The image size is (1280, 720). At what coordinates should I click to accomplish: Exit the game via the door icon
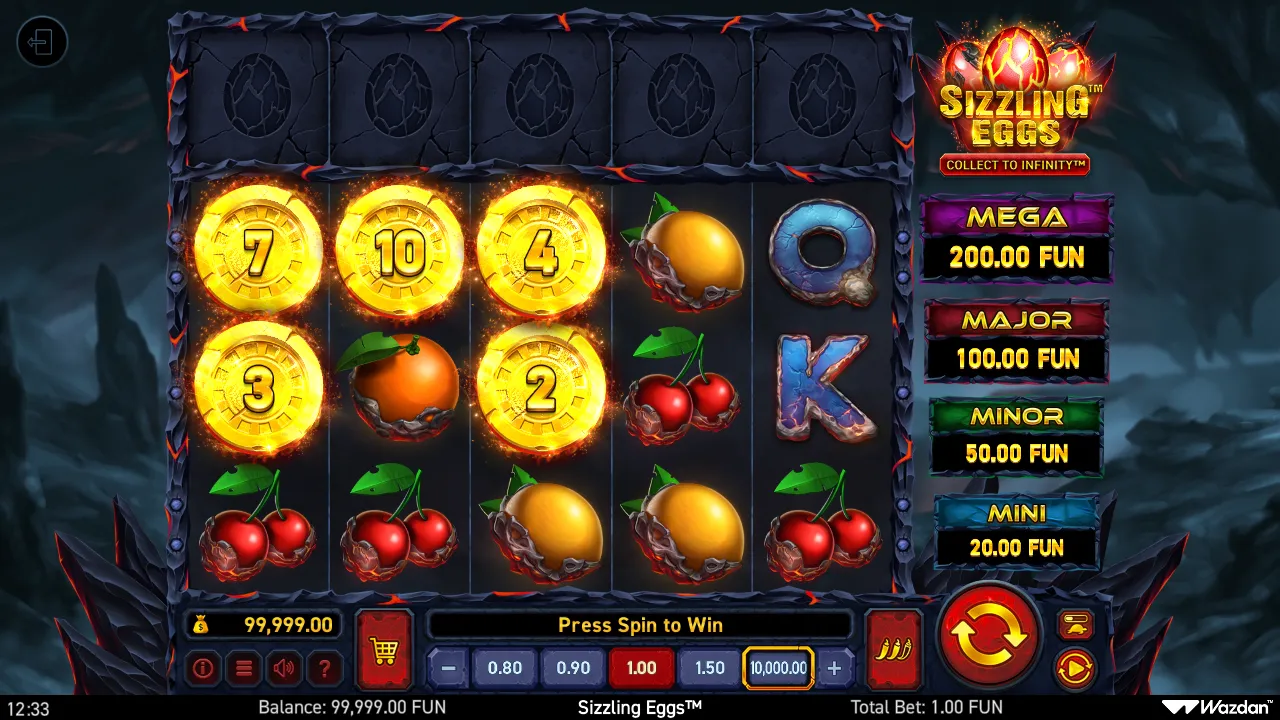[42, 42]
